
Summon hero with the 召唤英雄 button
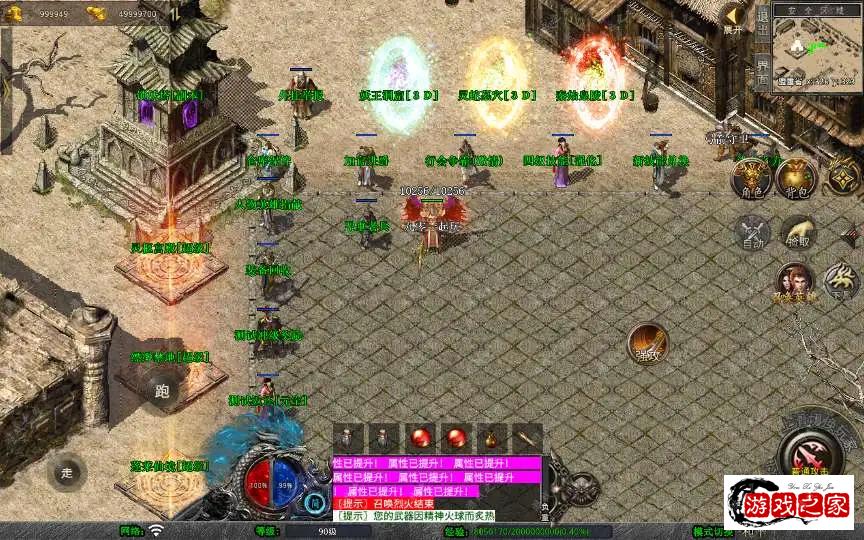pos(794,282)
